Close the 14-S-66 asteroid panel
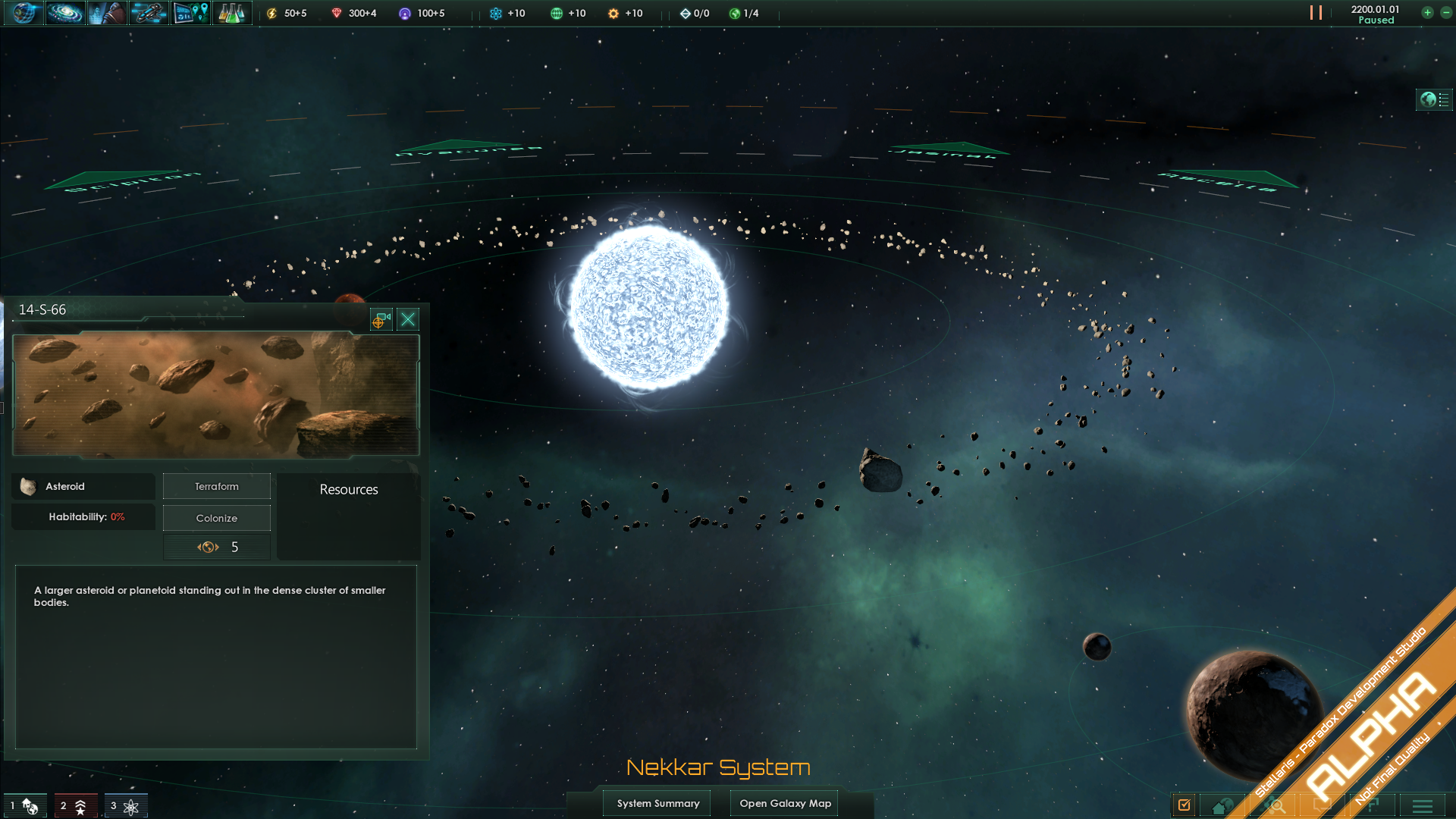The image size is (1456, 819). (408, 319)
